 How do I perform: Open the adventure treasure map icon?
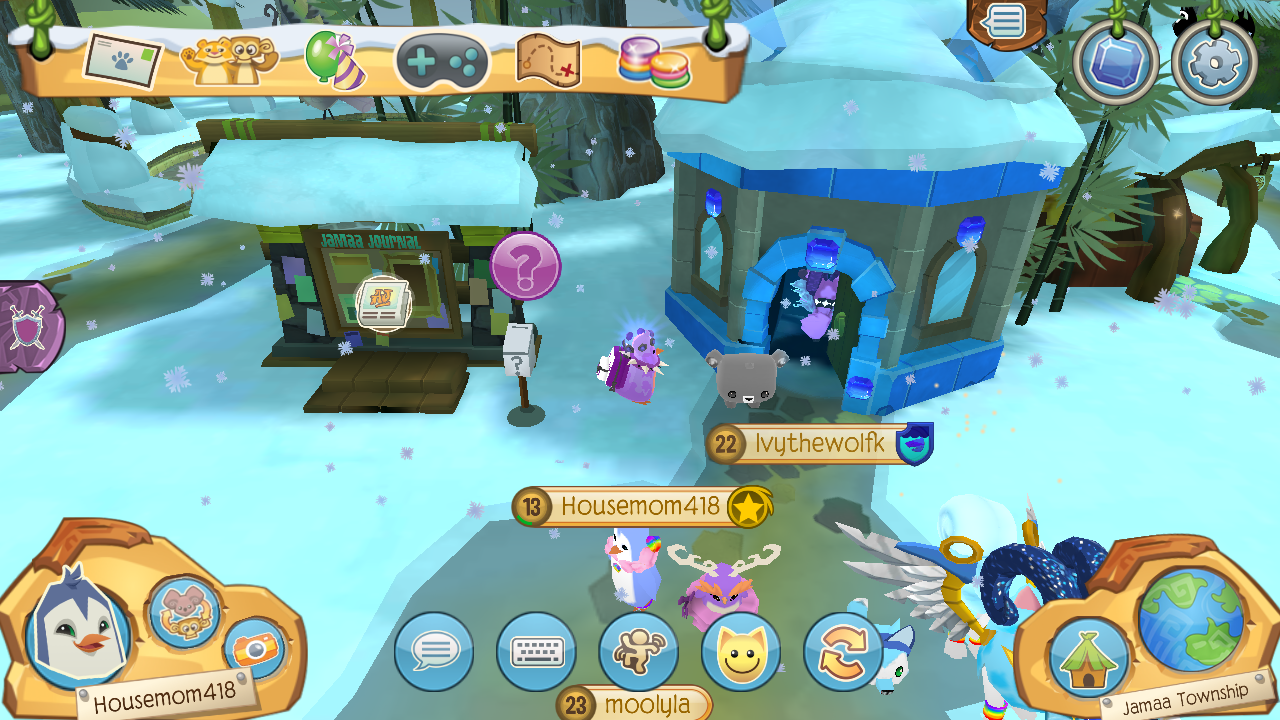pos(550,62)
